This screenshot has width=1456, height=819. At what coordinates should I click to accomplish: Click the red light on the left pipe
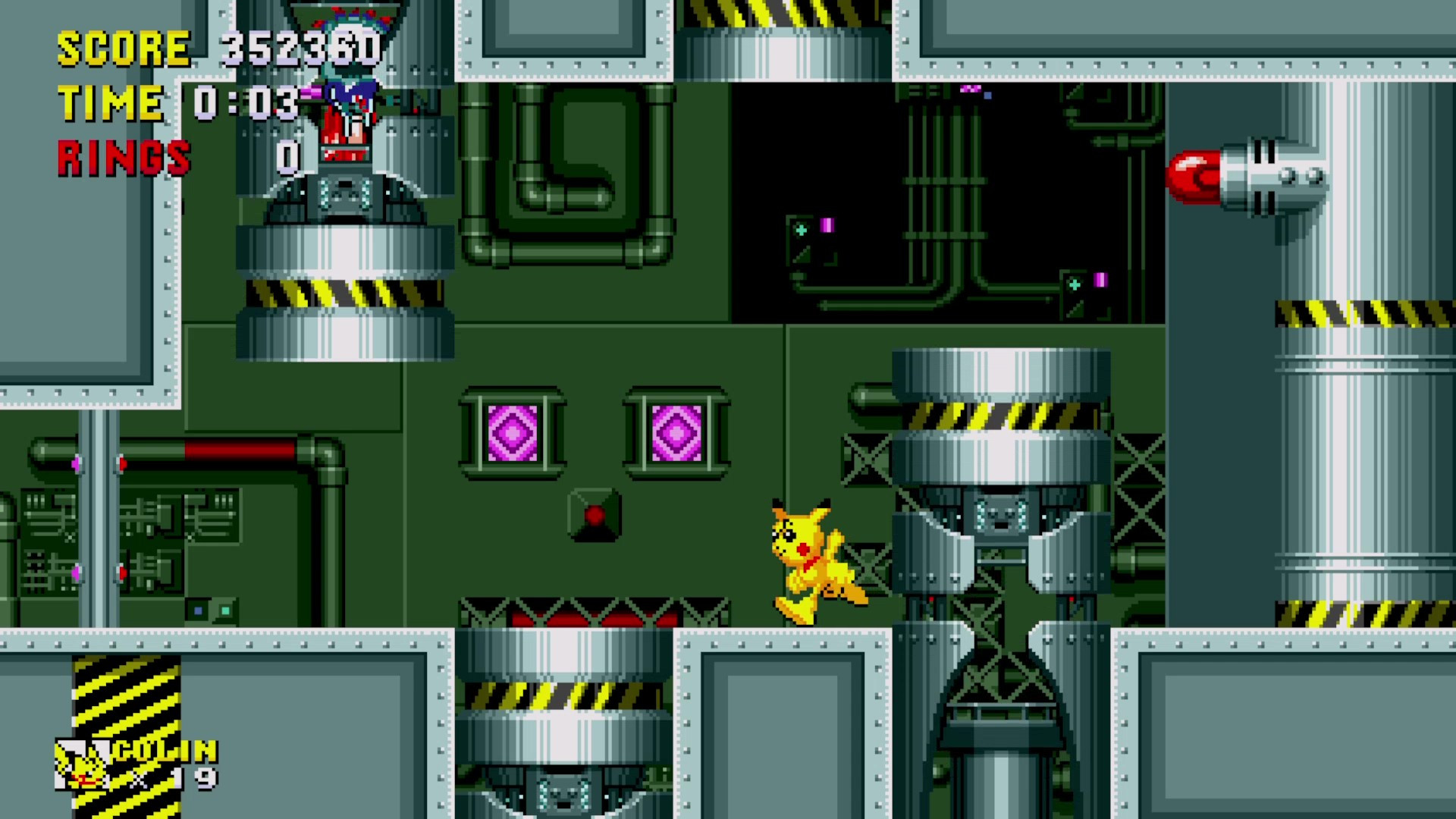[x=121, y=463]
